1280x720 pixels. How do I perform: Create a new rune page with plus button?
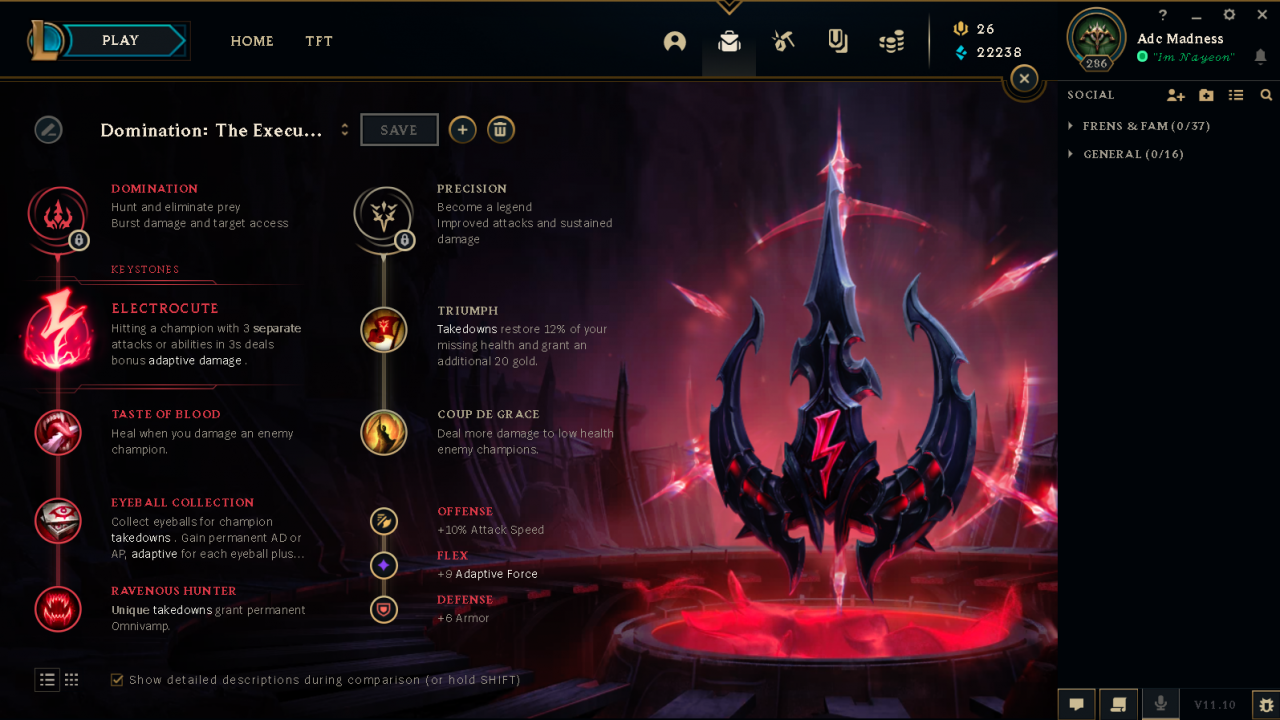(x=462, y=129)
